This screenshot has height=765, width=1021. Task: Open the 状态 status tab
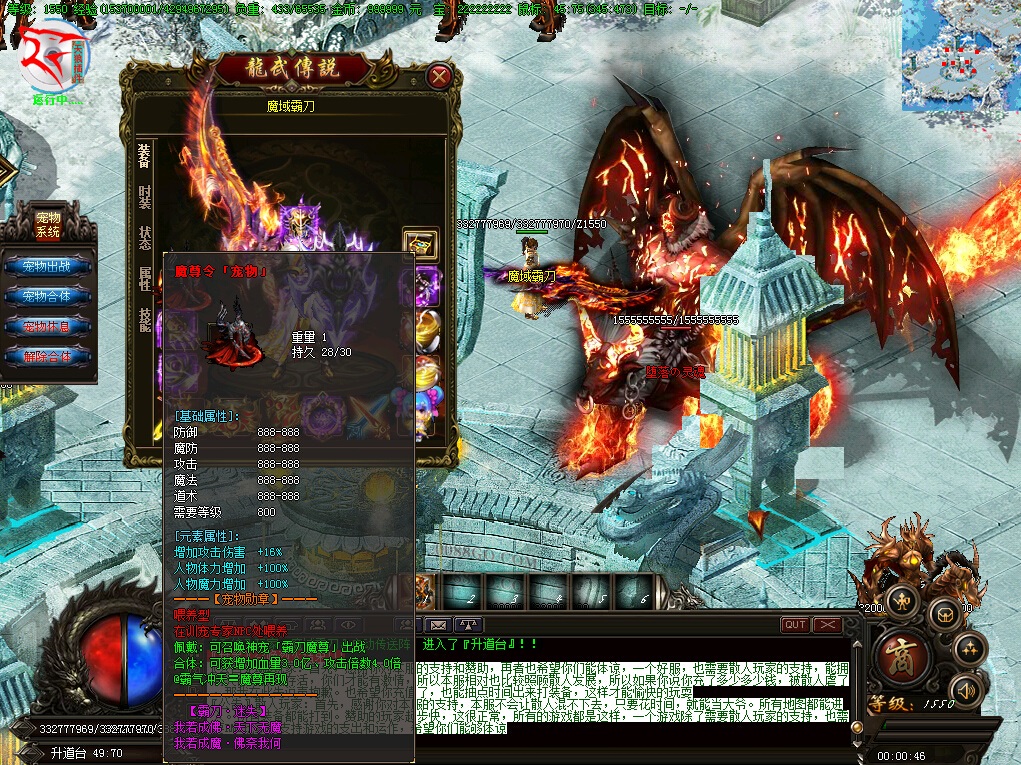coord(145,238)
